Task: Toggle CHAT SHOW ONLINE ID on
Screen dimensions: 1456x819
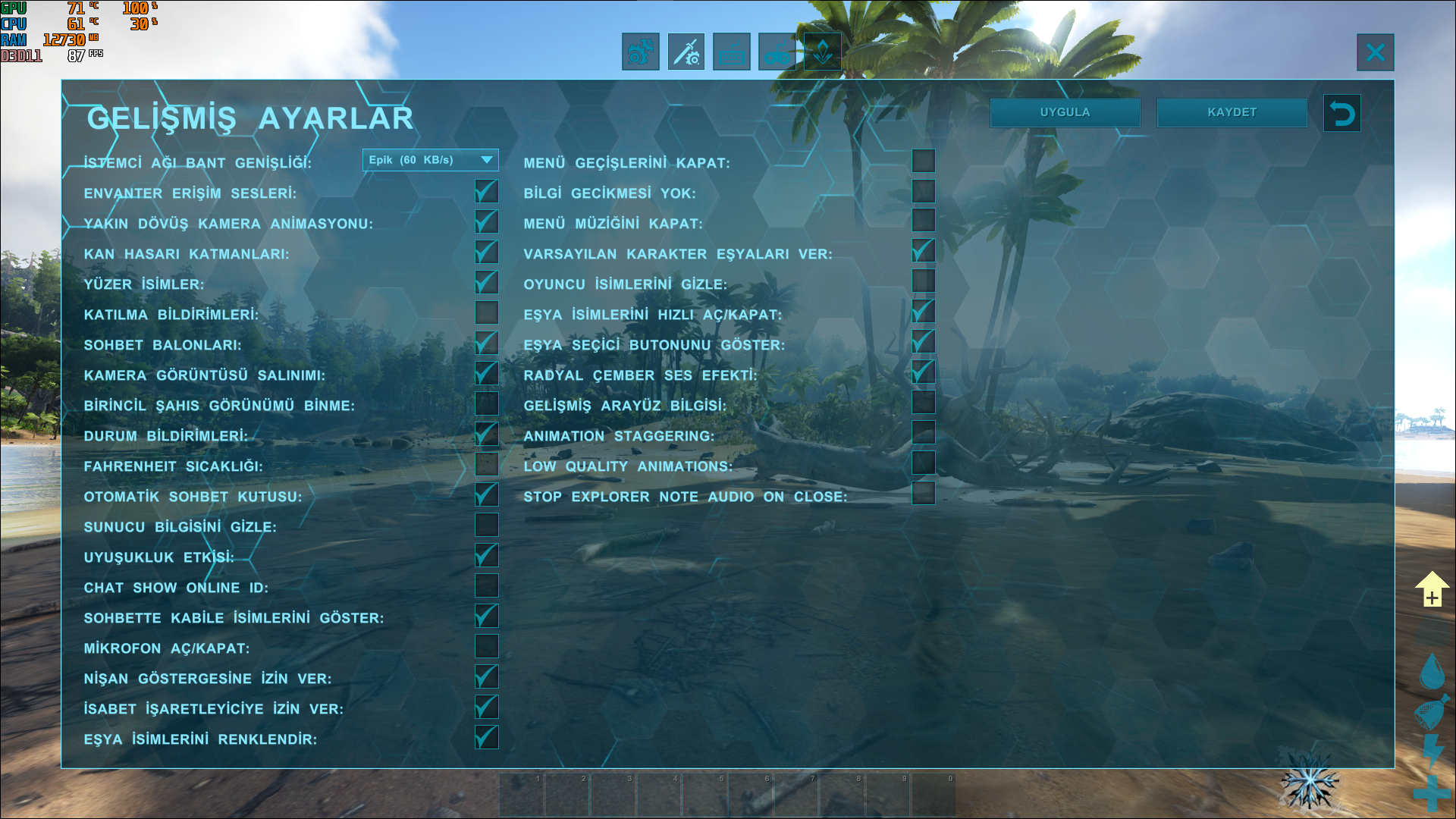Action: (486, 585)
